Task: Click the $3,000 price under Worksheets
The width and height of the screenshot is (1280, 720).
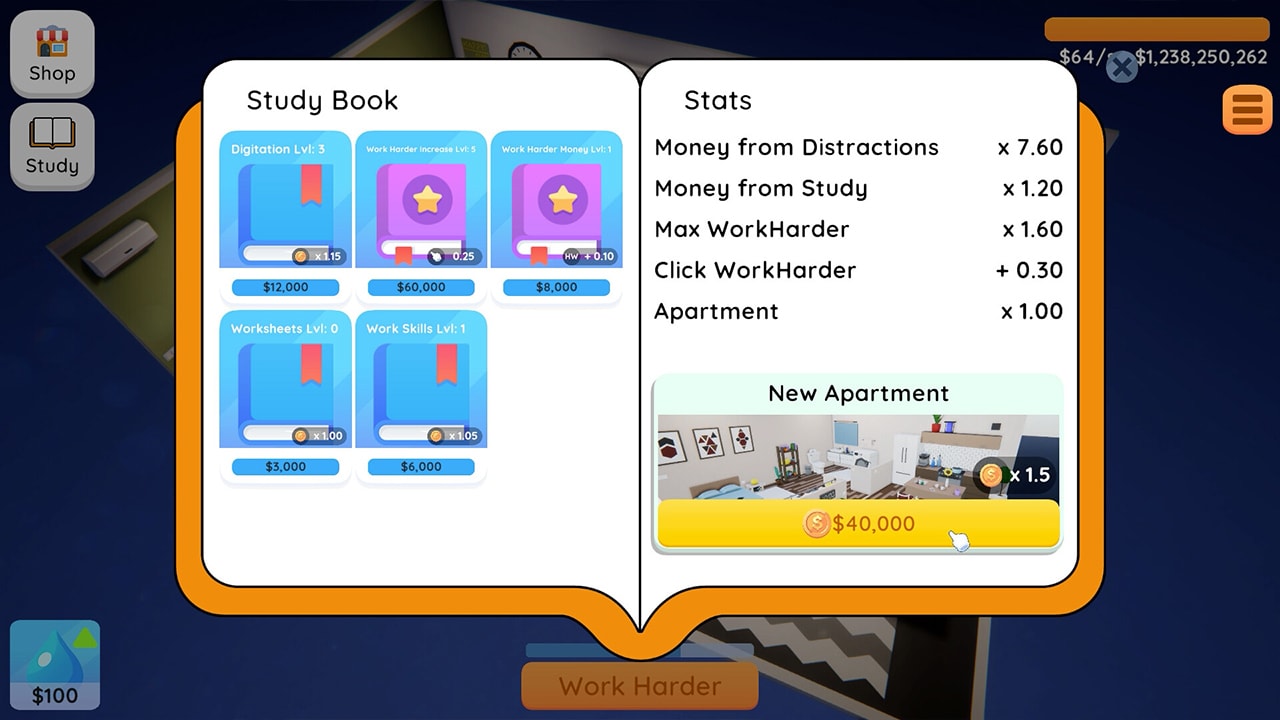Action: pos(285,466)
